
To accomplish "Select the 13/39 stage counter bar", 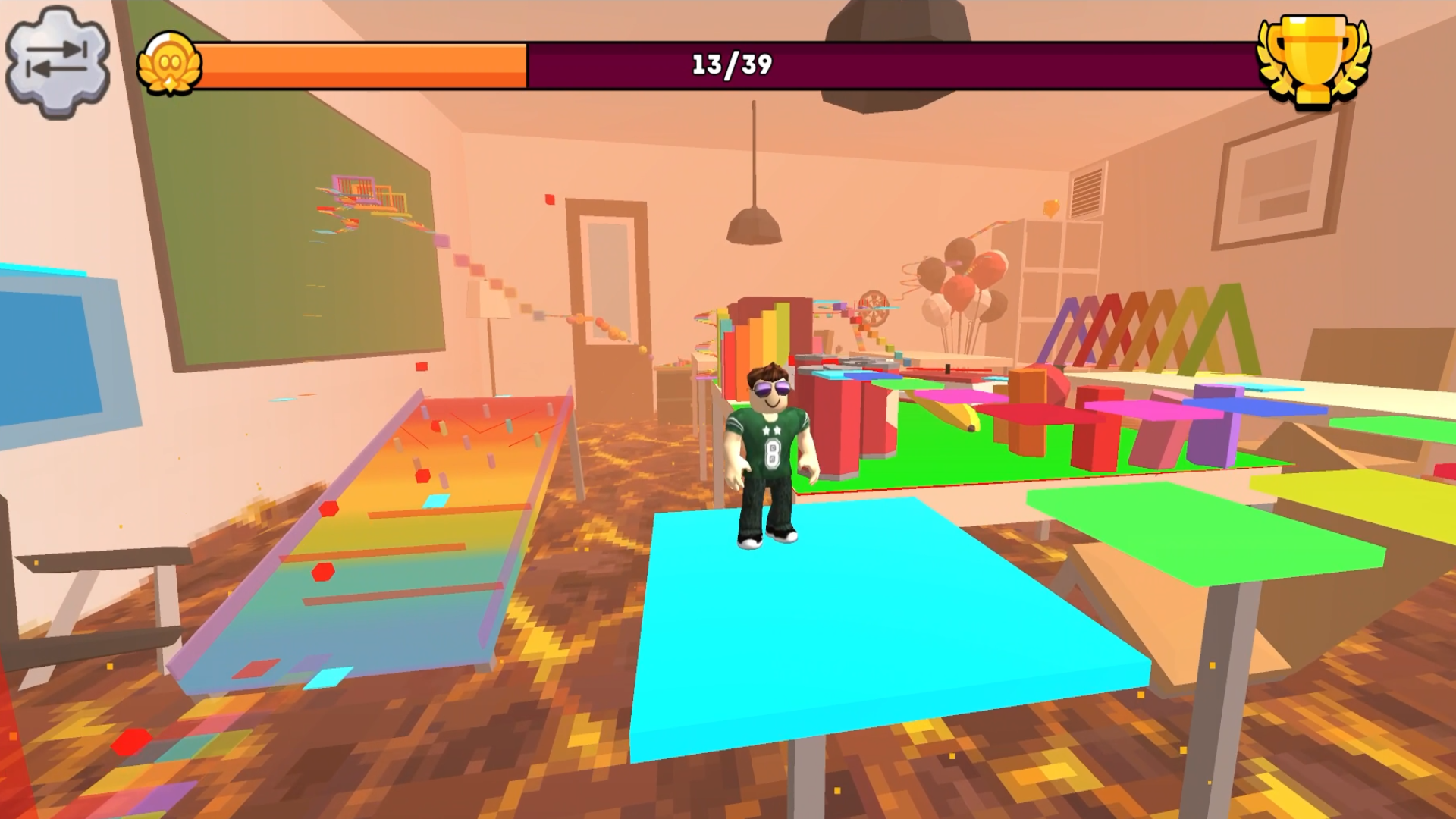I will pyautogui.click(x=728, y=64).
